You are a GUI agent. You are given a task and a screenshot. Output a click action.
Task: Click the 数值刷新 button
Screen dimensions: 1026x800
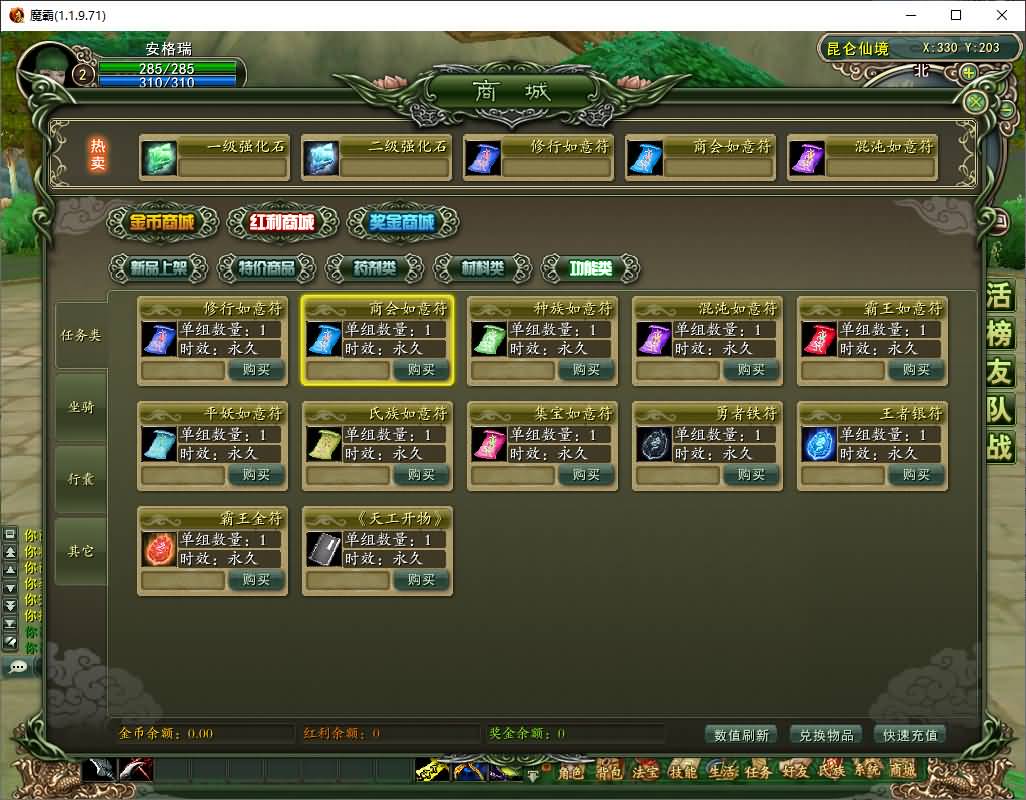pos(742,735)
